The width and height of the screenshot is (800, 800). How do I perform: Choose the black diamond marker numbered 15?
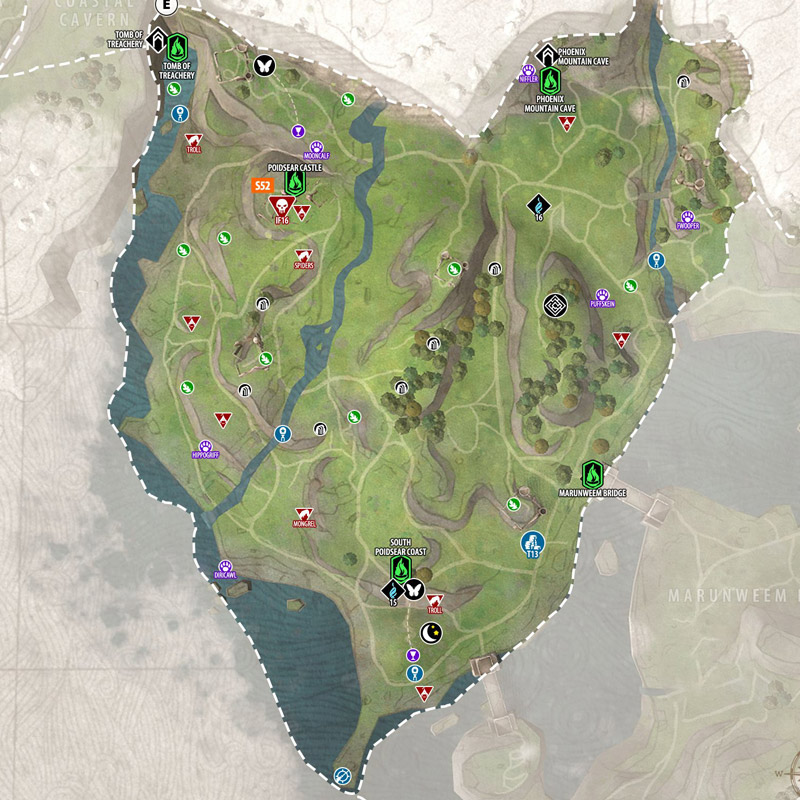point(392,592)
